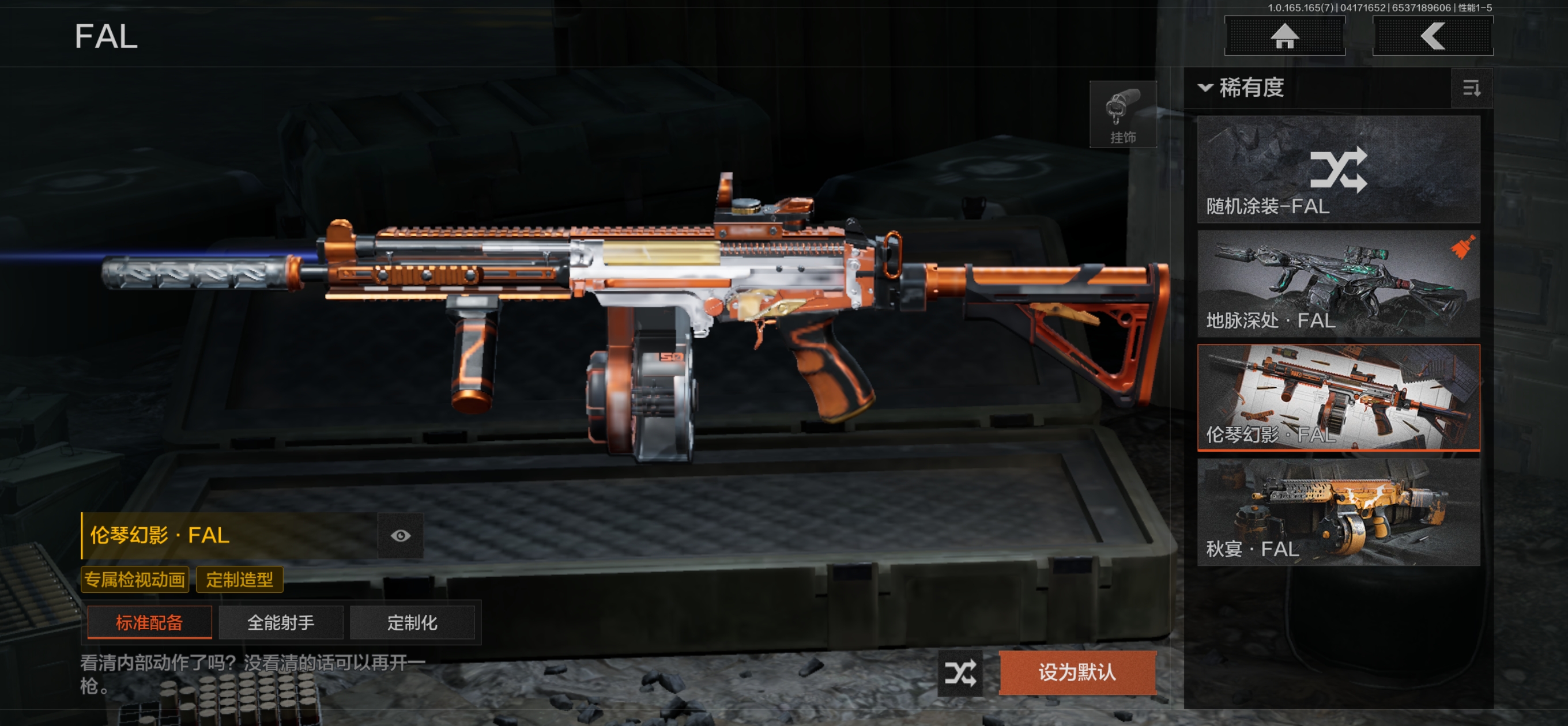
Task: Click the 专属检视动画 tag
Action: 134,579
